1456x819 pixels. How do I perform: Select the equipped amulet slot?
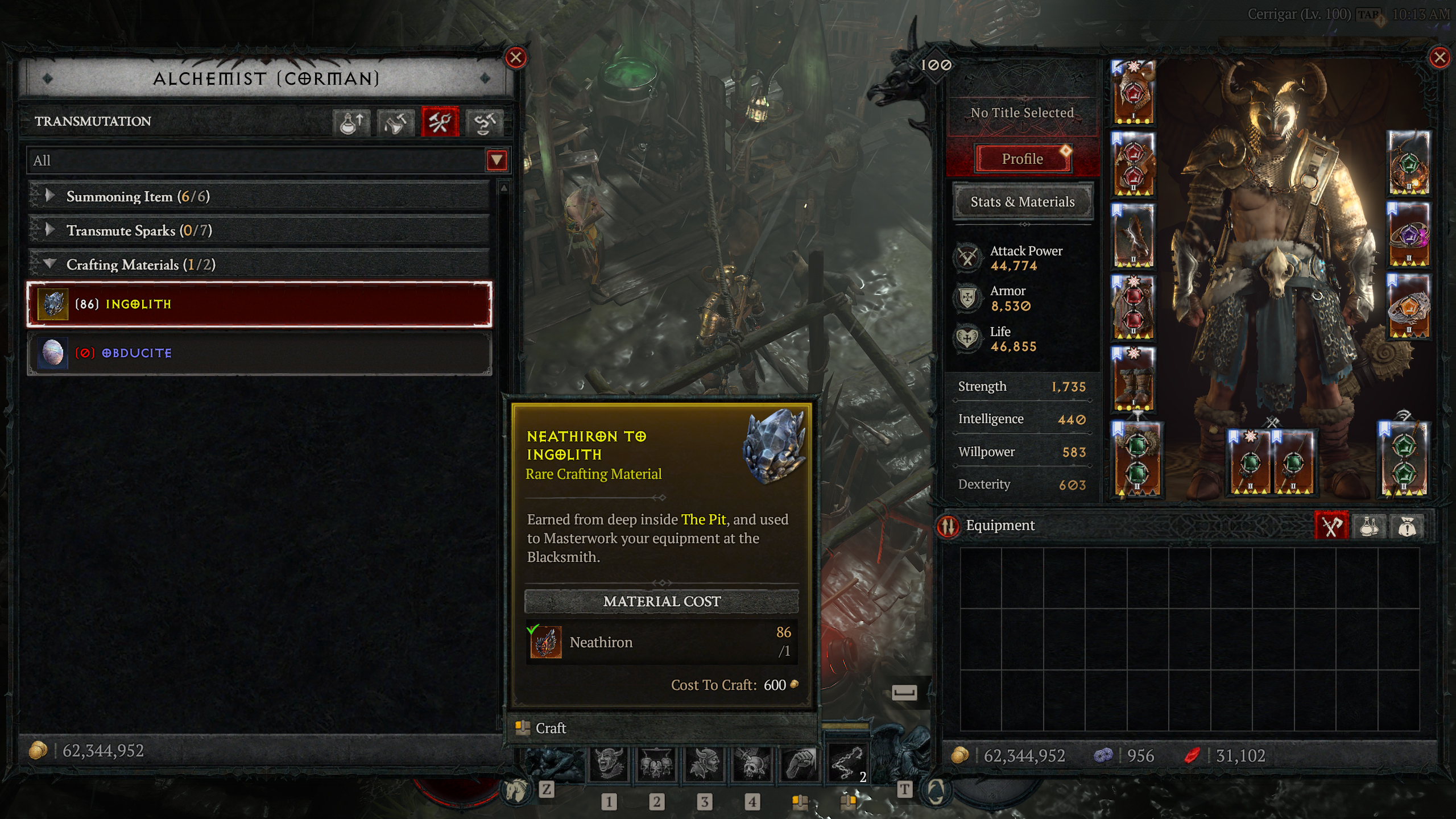(x=1409, y=163)
